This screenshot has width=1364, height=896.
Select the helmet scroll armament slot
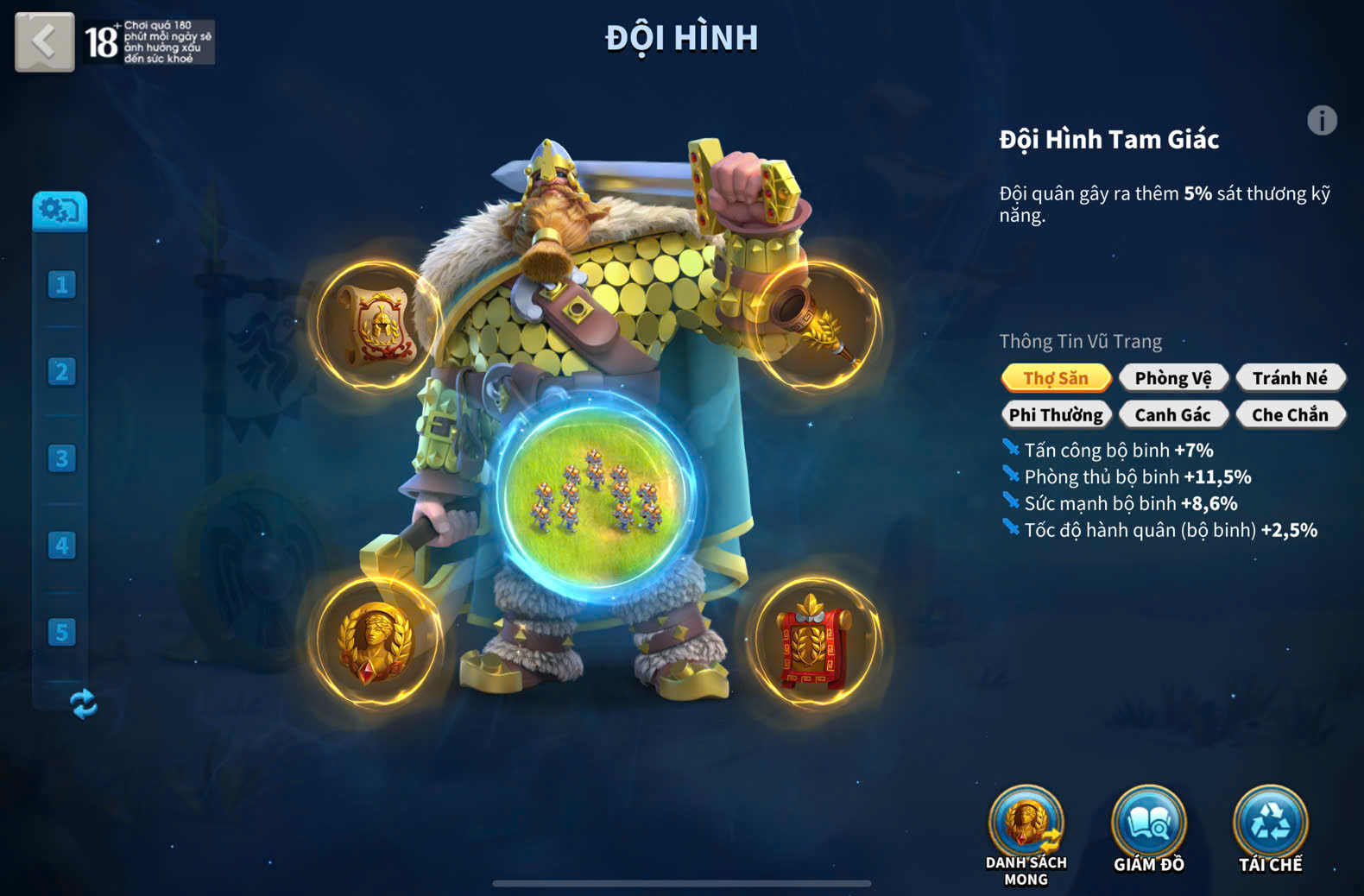[x=376, y=325]
